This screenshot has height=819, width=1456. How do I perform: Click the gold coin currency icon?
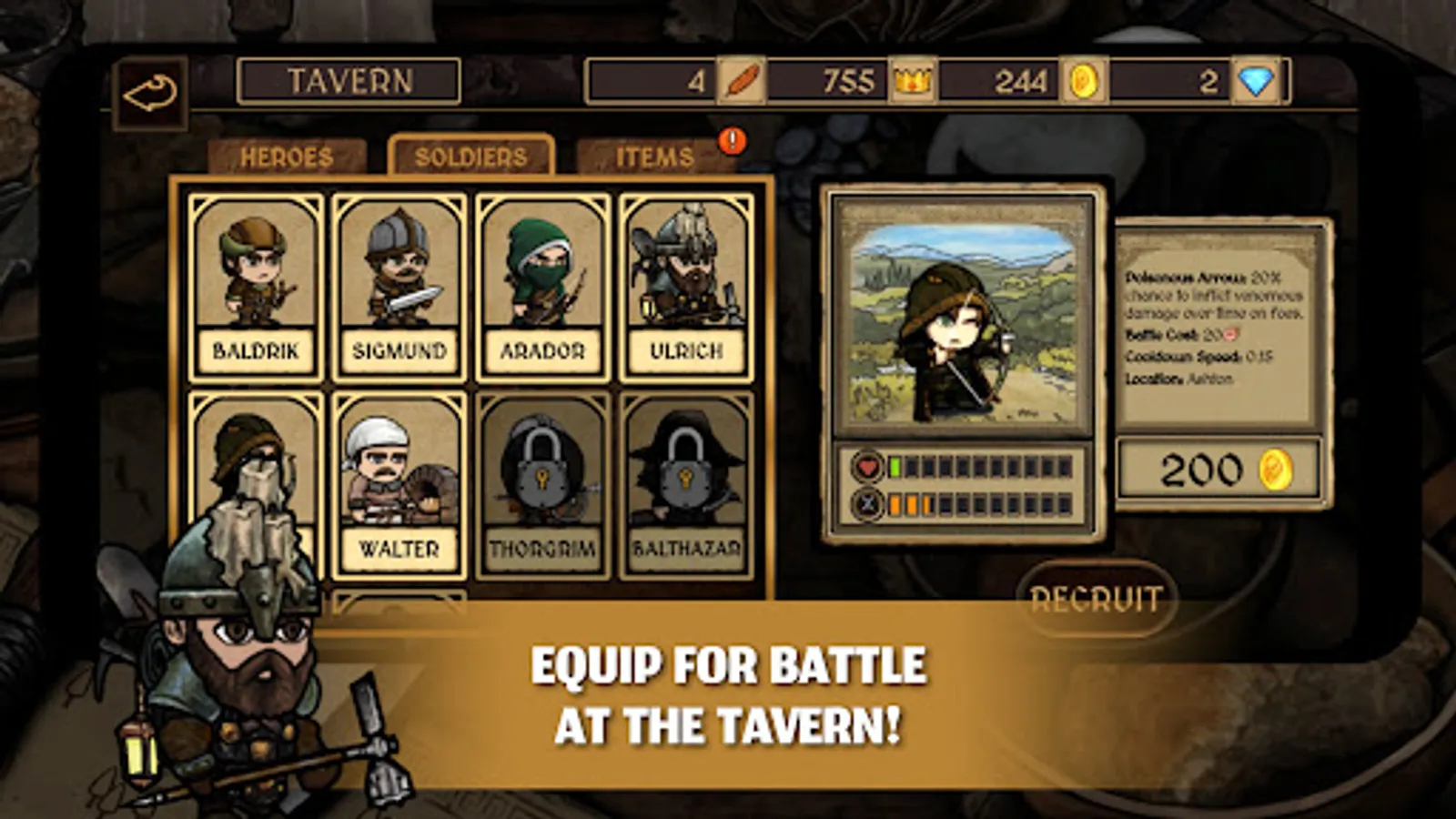pos(1082,81)
